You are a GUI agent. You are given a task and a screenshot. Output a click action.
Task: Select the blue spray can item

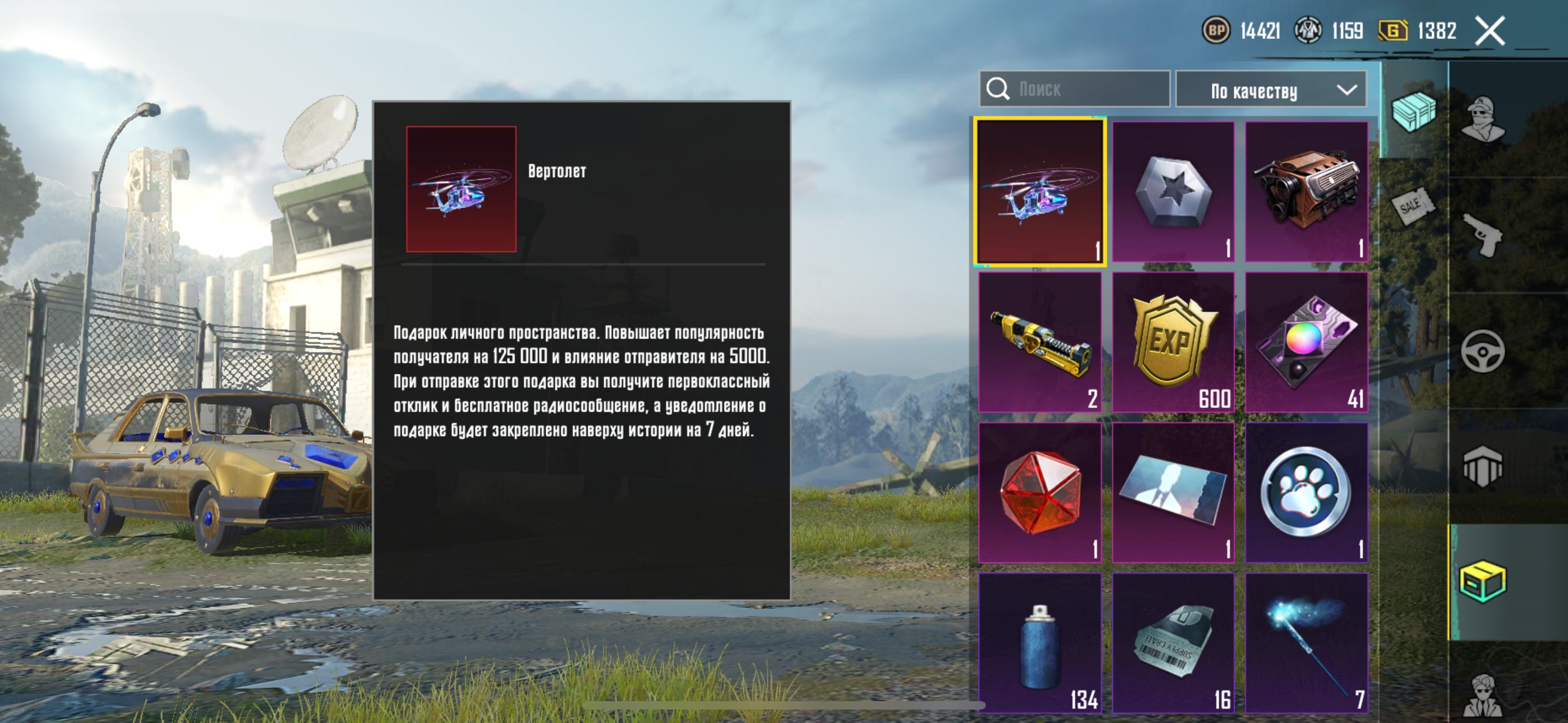pos(1040,643)
